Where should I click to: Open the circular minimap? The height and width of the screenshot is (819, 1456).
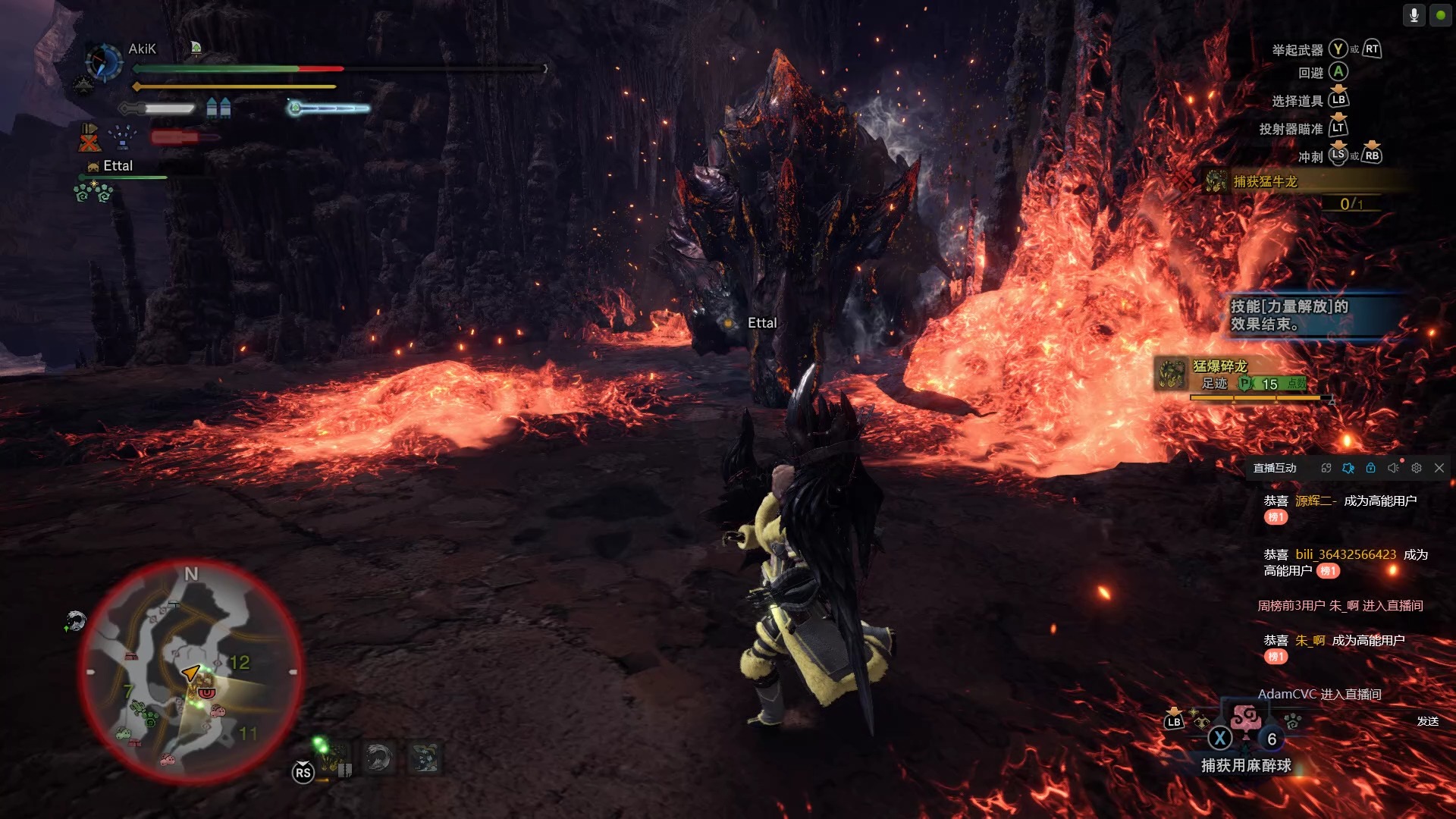pos(191,673)
